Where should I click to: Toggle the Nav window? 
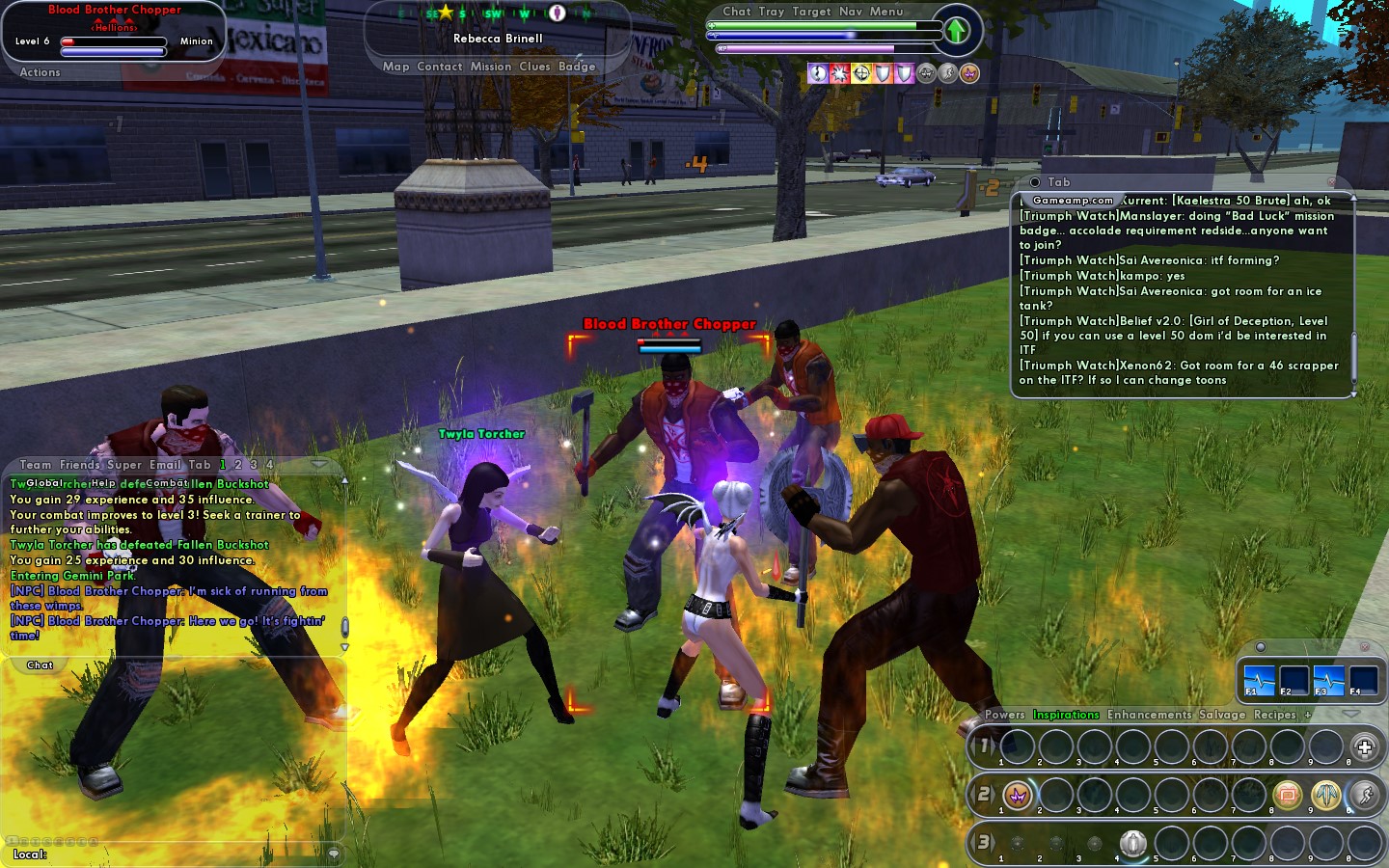(851, 12)
